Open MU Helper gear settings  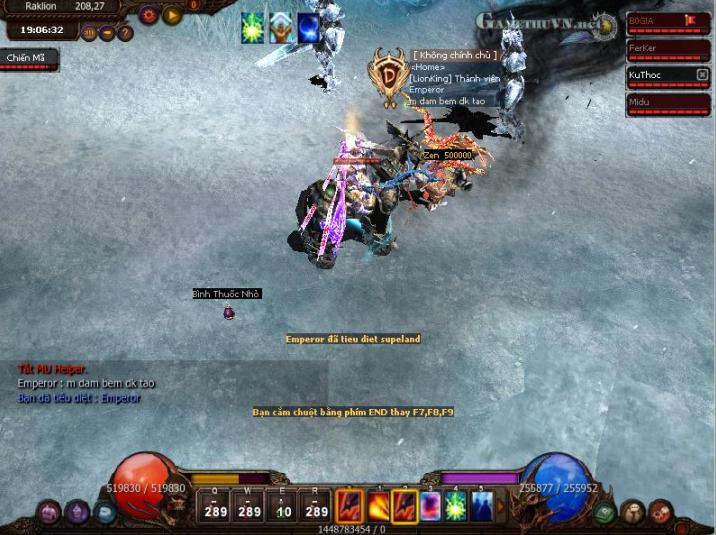(x=149, y=15)
